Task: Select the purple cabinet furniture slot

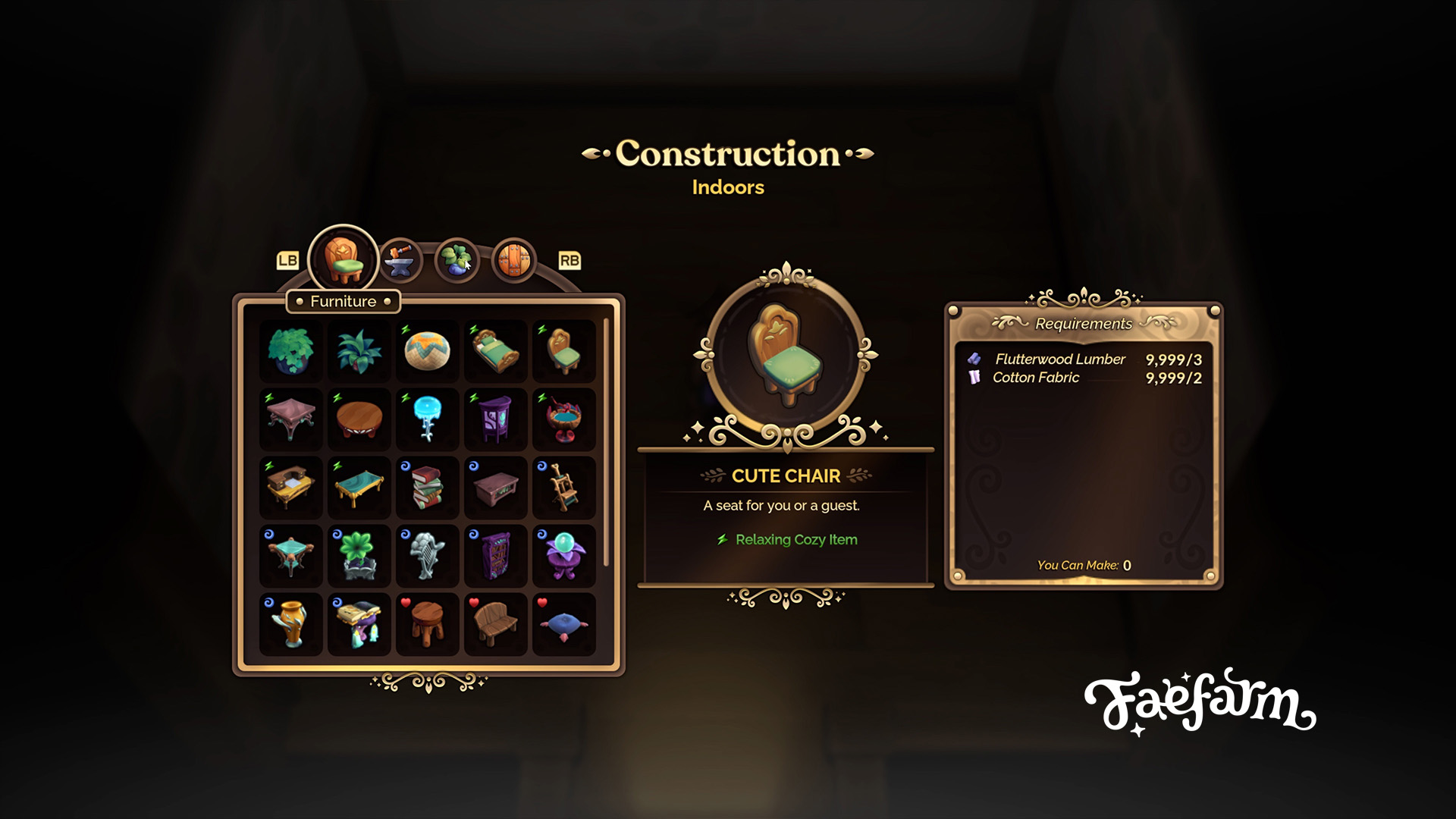Action: (495, 419)
